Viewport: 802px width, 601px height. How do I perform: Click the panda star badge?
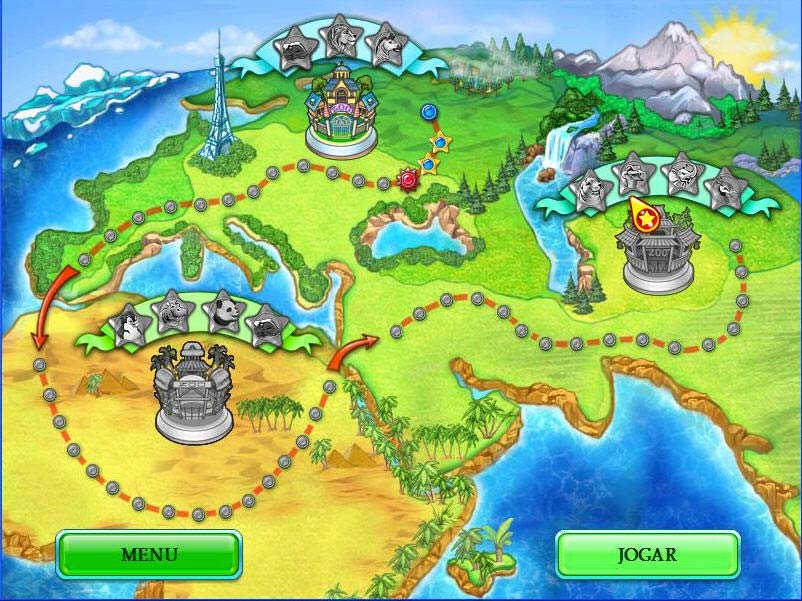(x=221, y=313)
